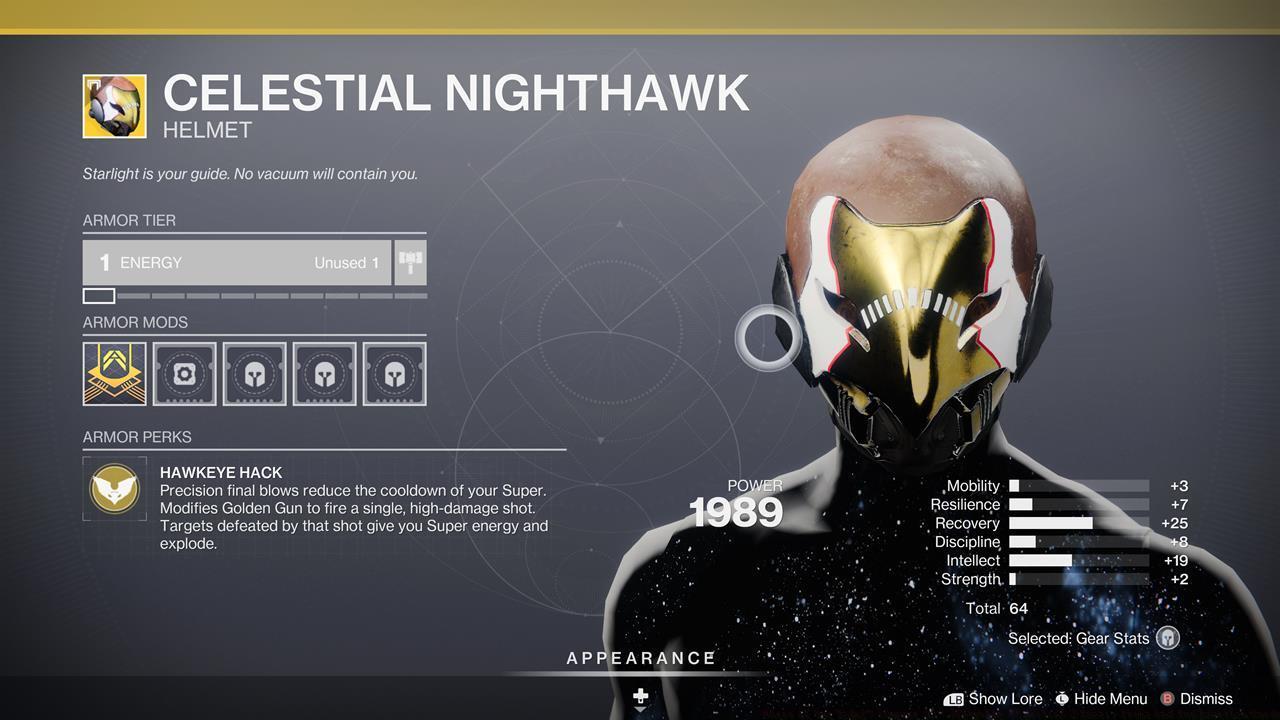The height and width of the screenshot is (720, 1280).
Task: Select the golden ornament mod slot
Action: [114, 372]
